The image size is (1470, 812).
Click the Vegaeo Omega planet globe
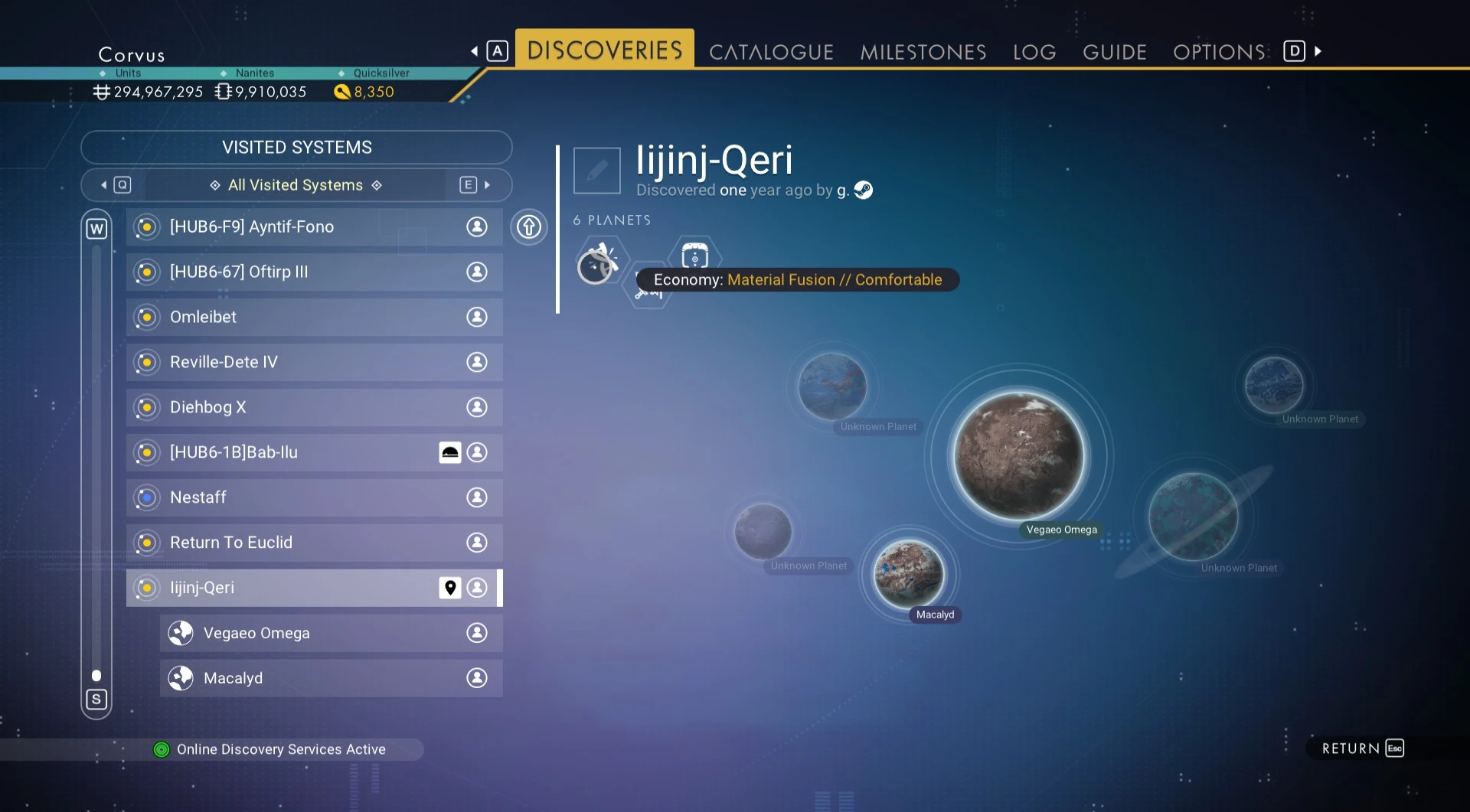1018,456
